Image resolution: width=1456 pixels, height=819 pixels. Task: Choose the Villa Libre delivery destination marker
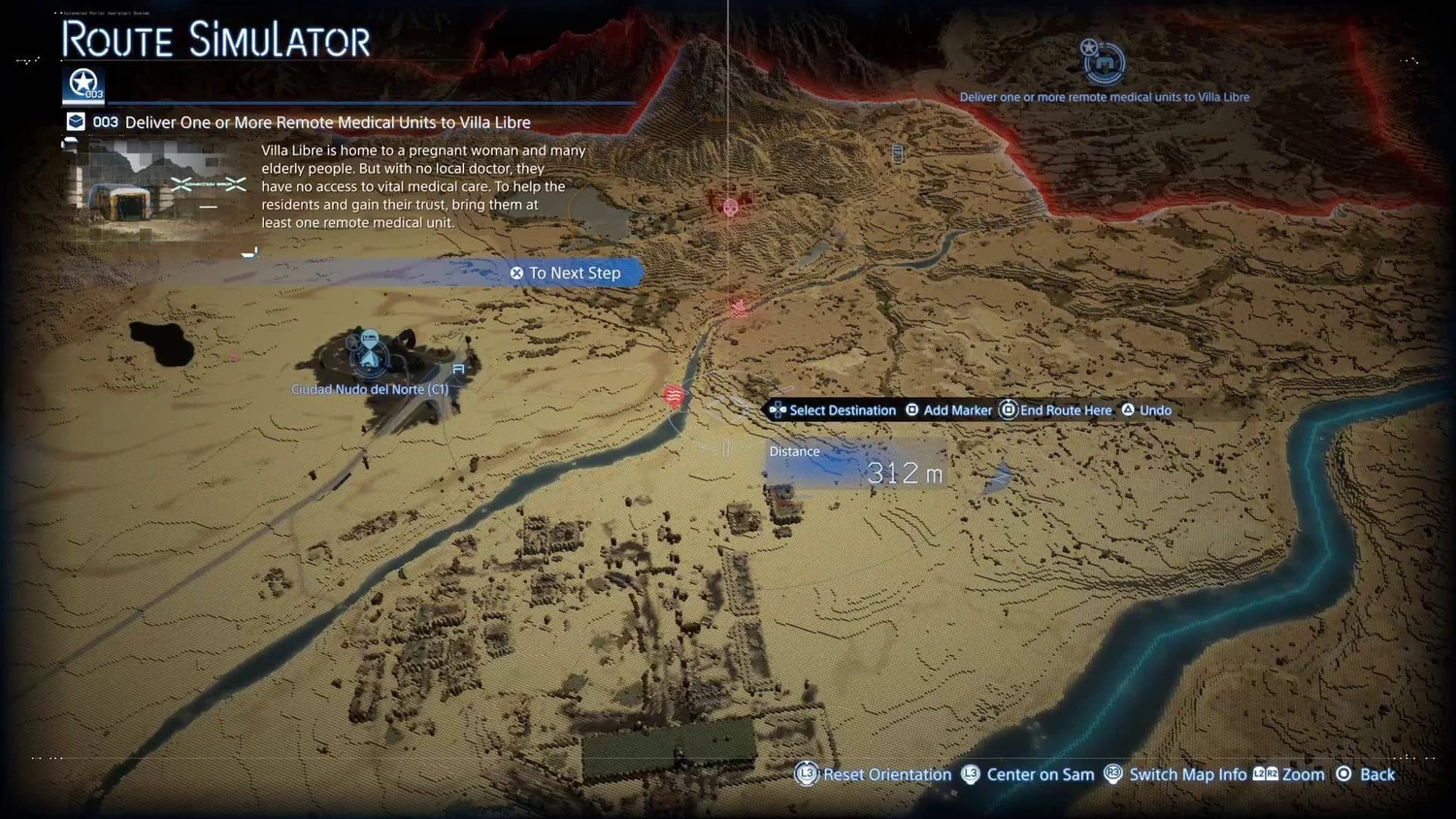pyautogui.click(x=1104, y=63)
